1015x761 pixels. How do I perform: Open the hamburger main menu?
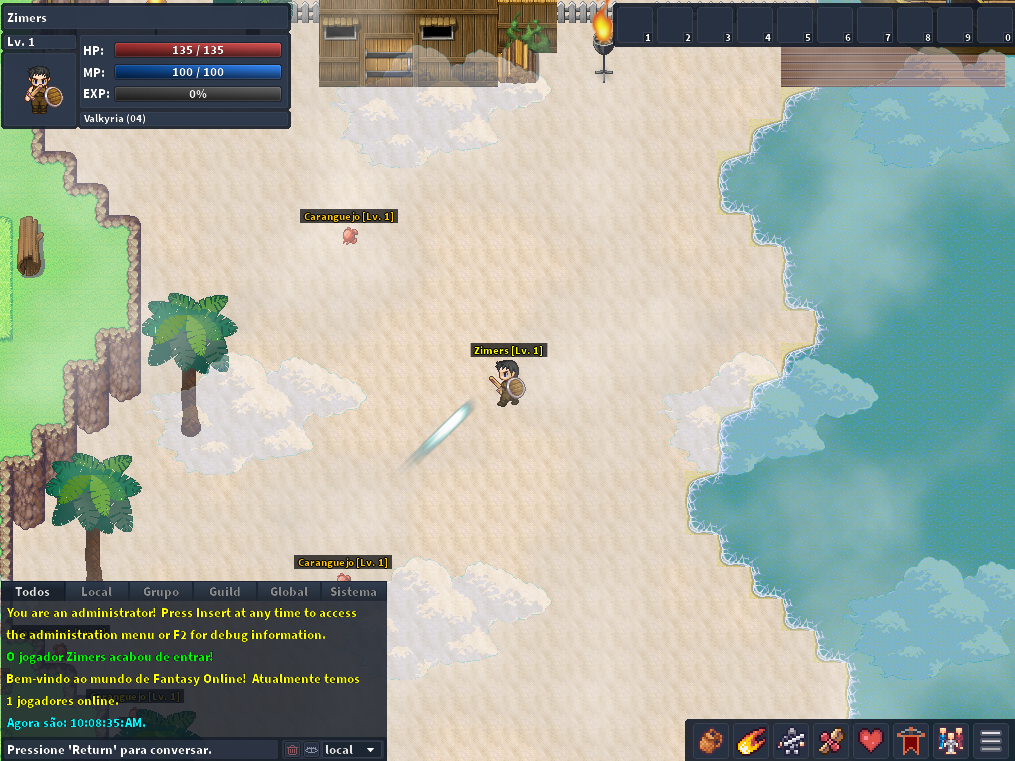(991, 741)
